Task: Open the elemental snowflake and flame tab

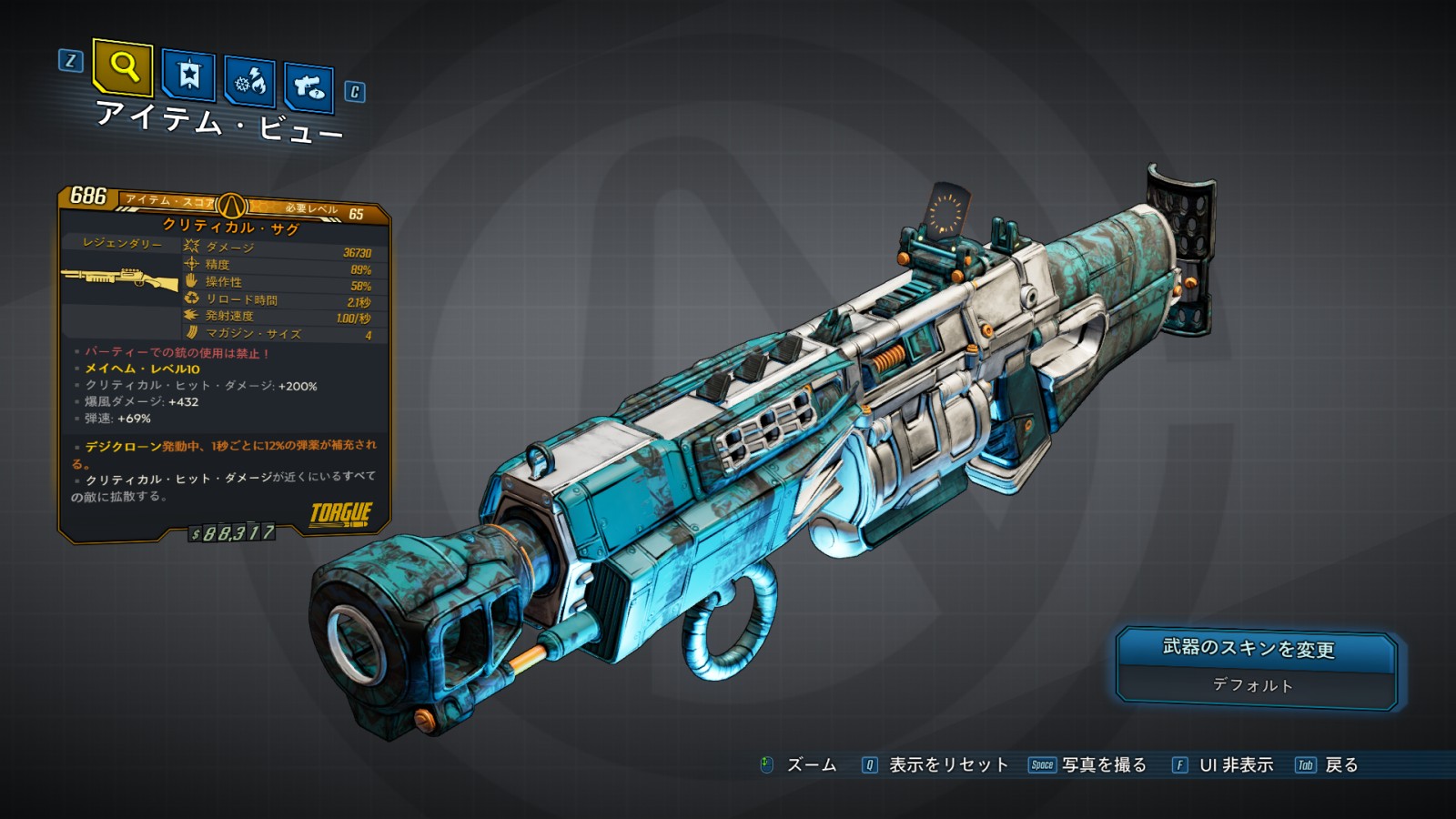Action: point(249,82)
